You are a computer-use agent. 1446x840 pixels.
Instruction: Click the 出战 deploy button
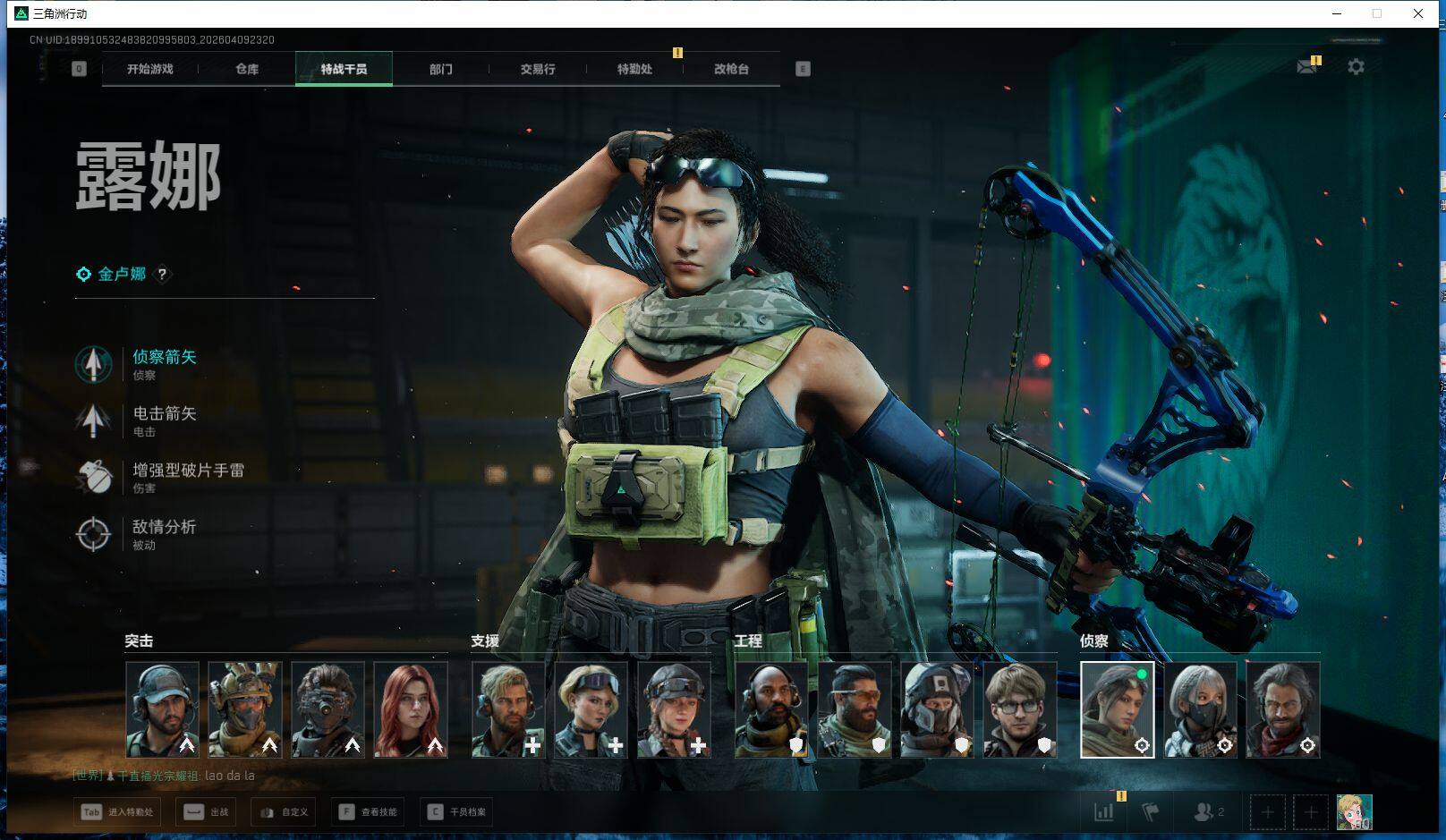coord(207,812)
